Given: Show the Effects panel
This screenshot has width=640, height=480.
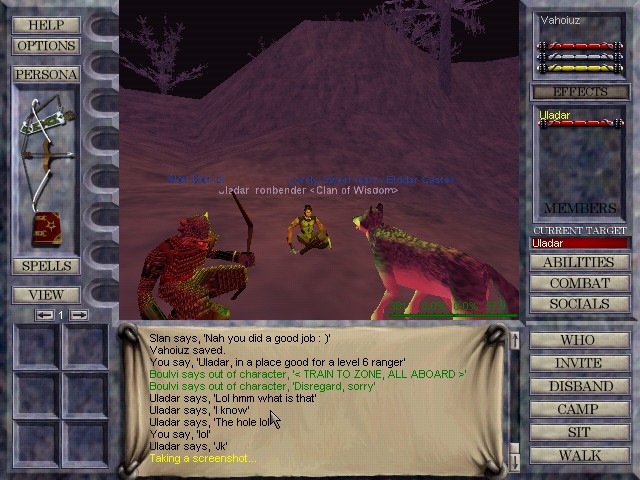Looking at the screenshot, I should pos(580,92).
